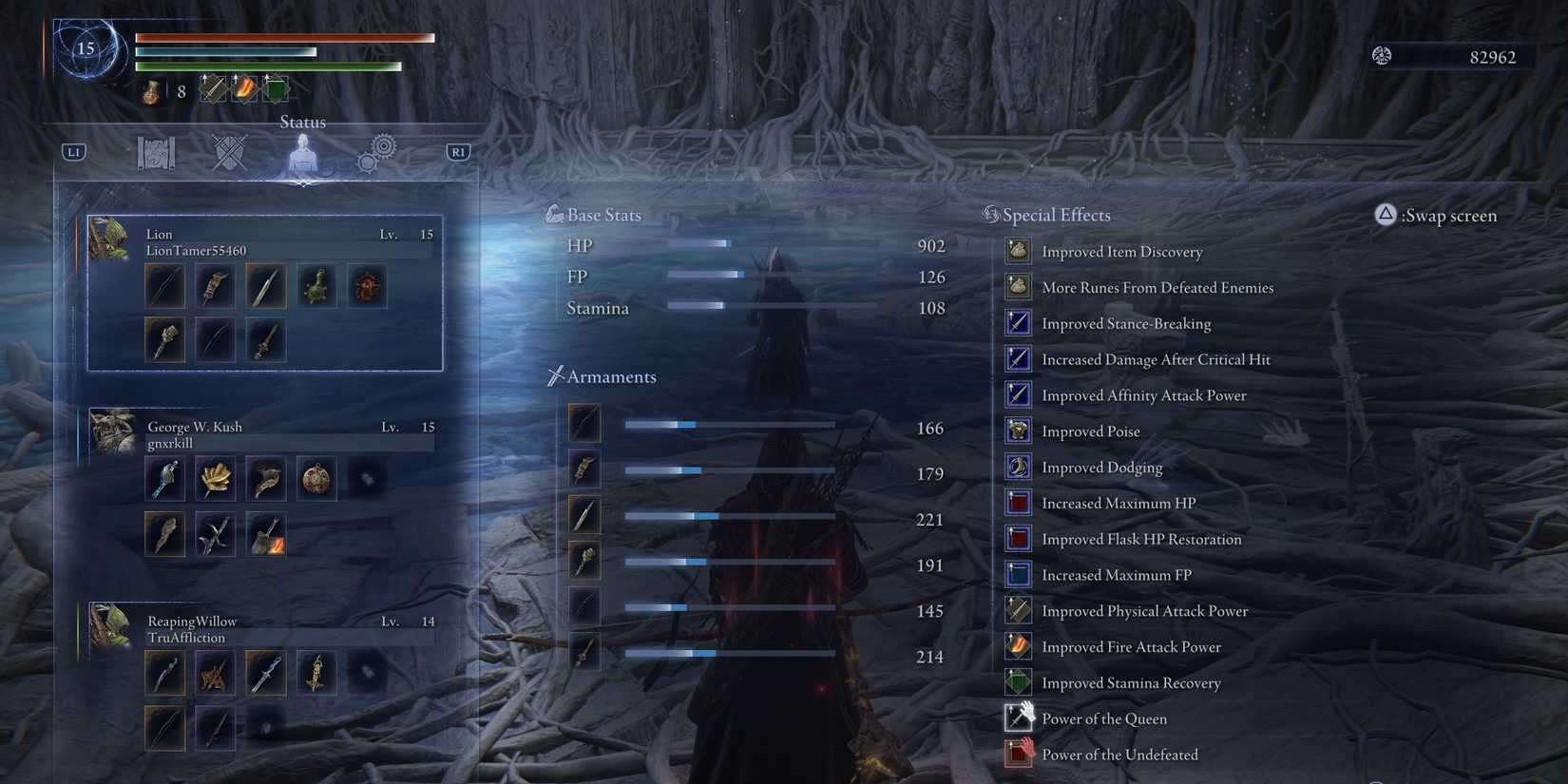Click the crimson flask icon showing 8 charges
Viewport: 1568px width, 784px height.
click(x=152, y=90)
